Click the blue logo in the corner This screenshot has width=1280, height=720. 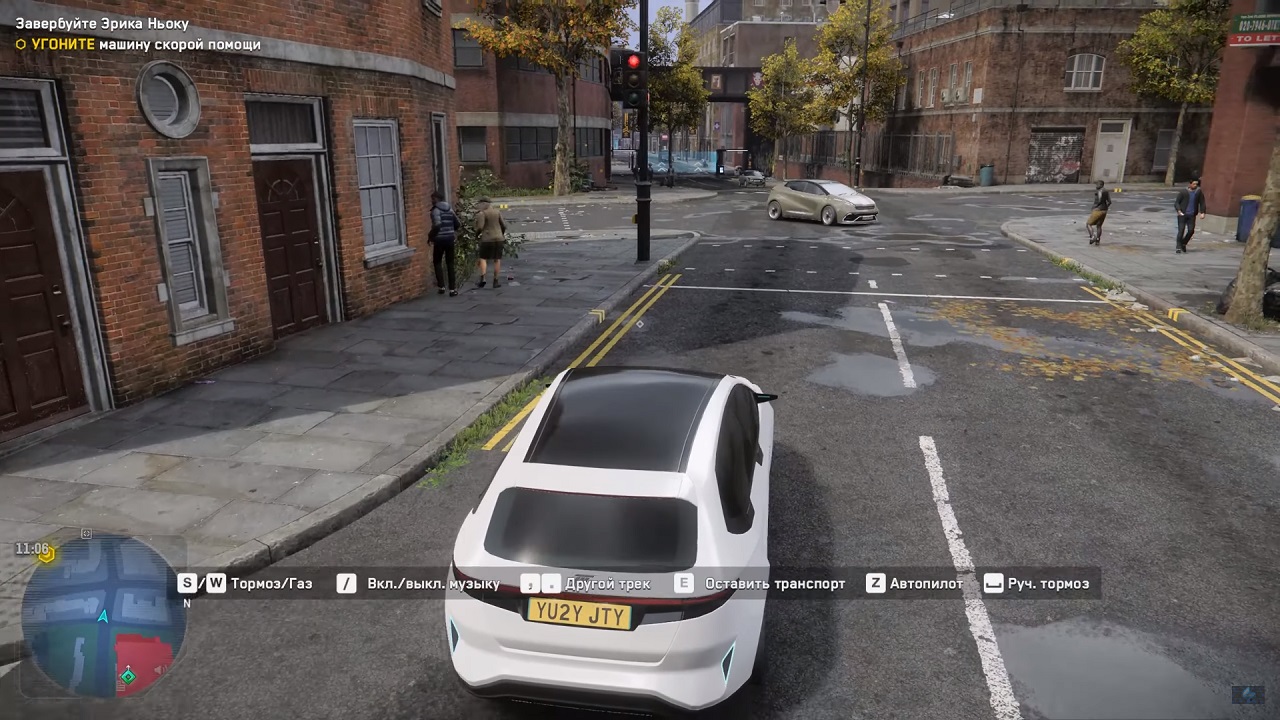click(1247, 693)
